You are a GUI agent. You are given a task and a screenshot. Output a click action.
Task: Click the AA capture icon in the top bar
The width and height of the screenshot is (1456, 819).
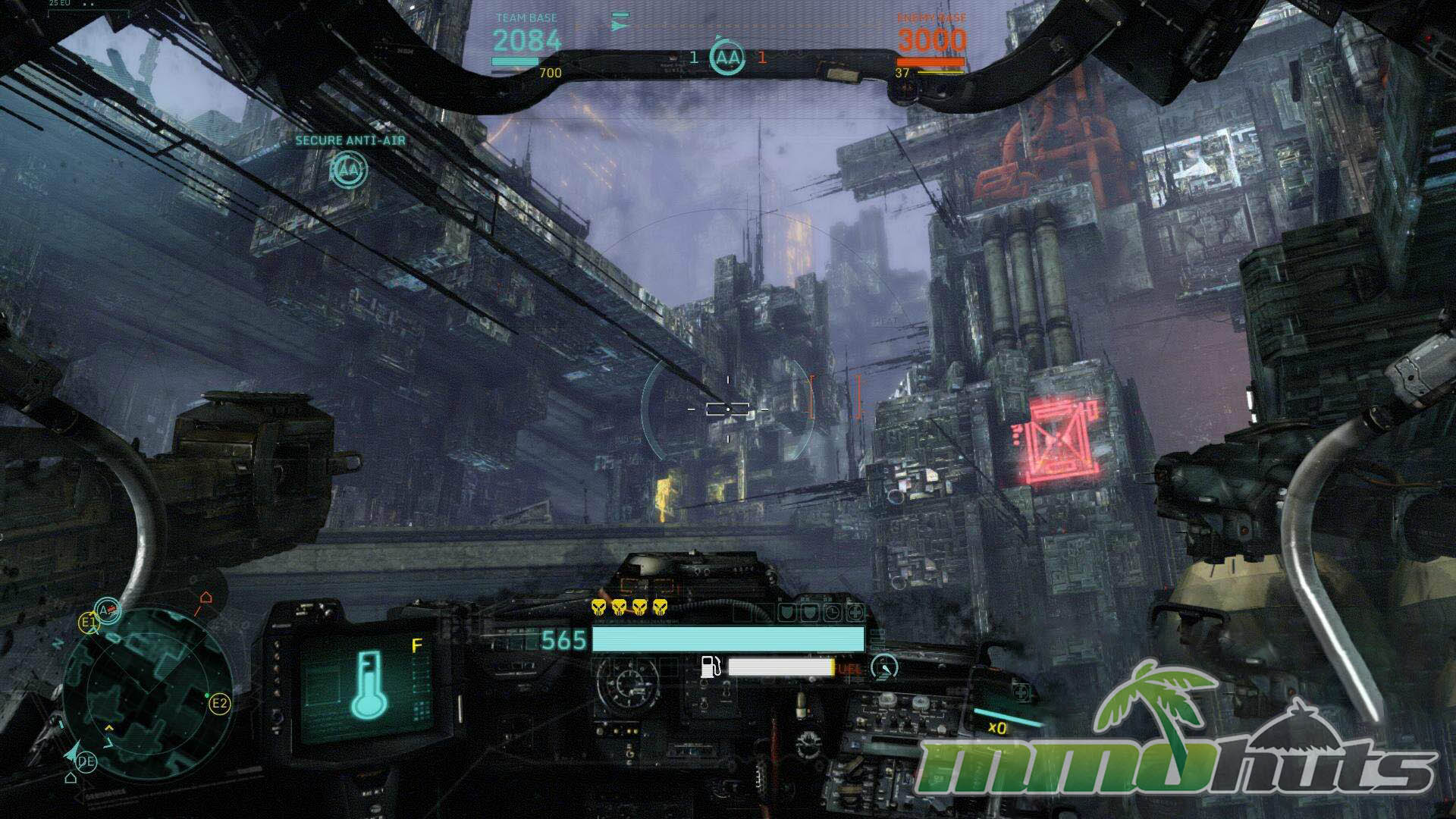[x=727, y=57]
